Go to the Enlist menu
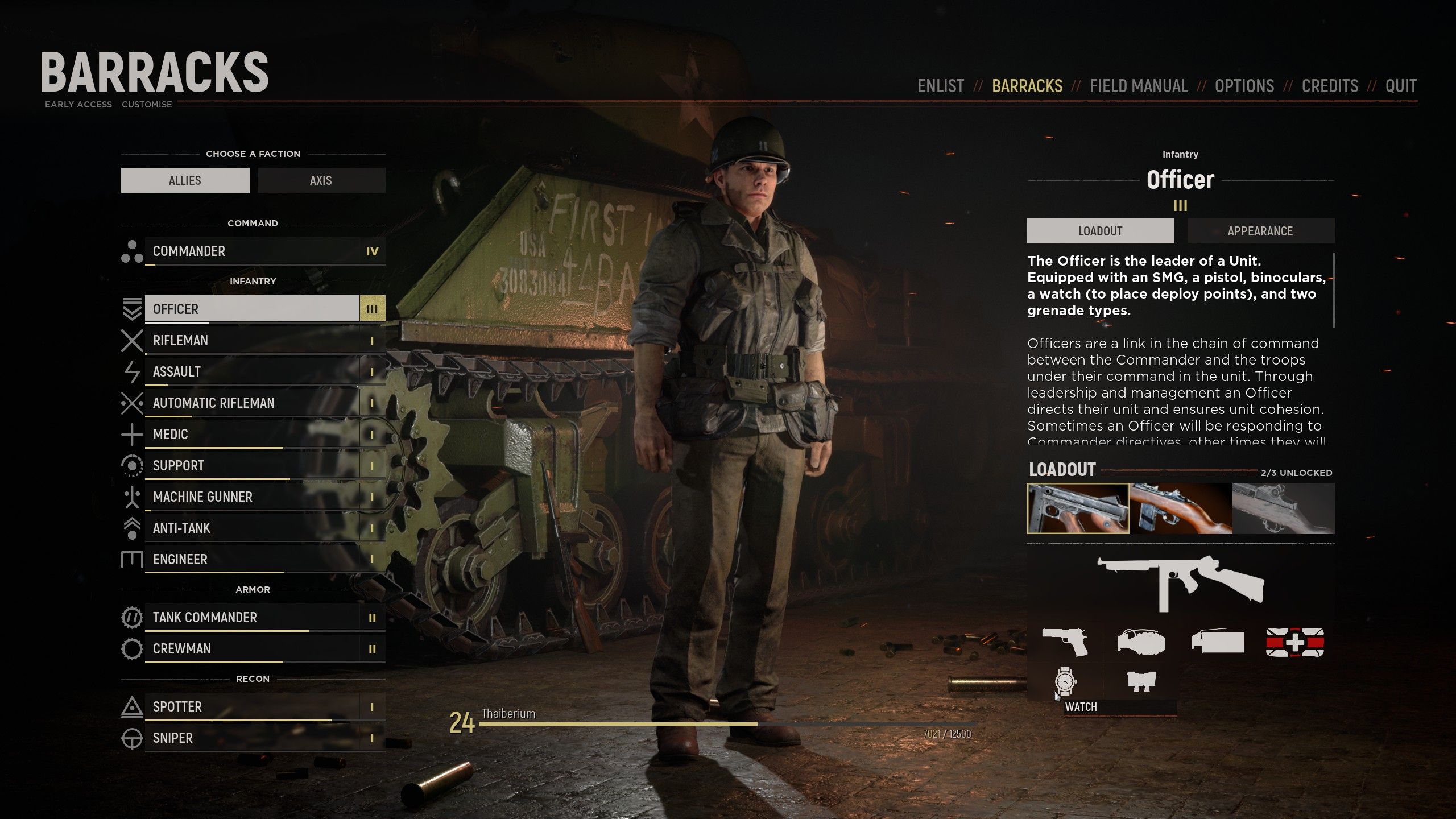This screenshot has height=819, width=1456. tap(941, 86)
